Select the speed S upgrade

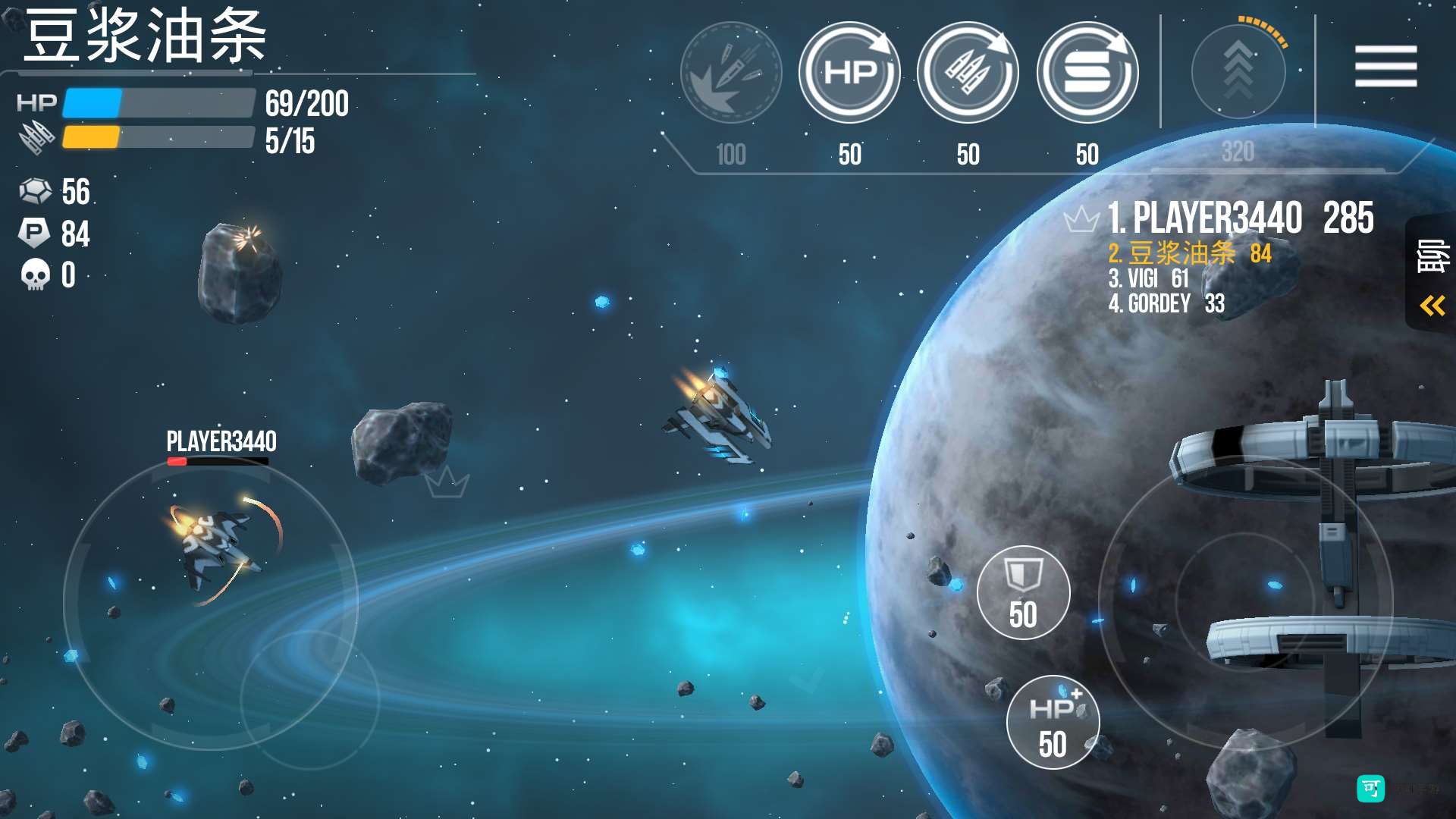1087,73
